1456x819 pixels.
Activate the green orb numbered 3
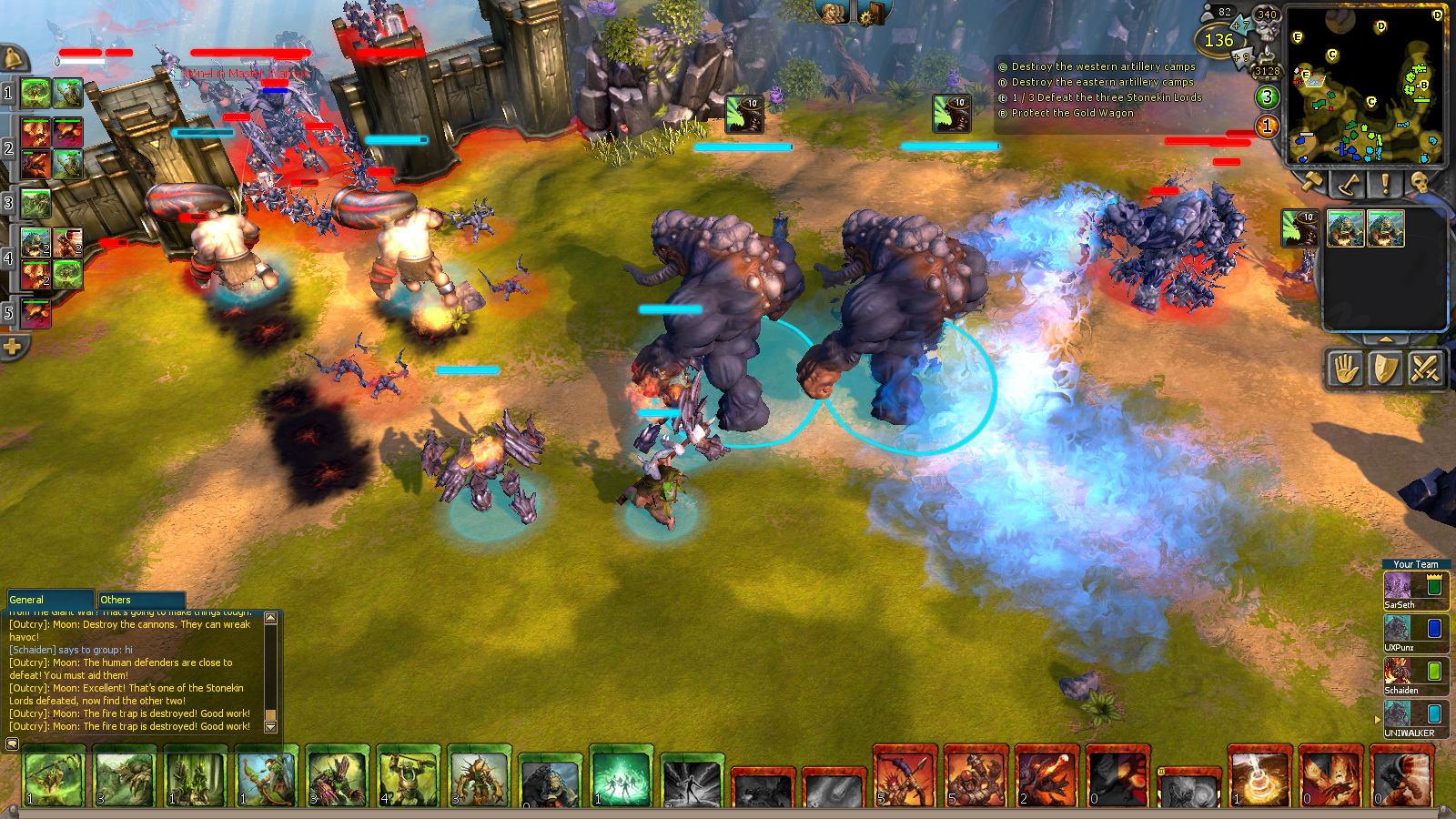click(x=1267, y=96)
